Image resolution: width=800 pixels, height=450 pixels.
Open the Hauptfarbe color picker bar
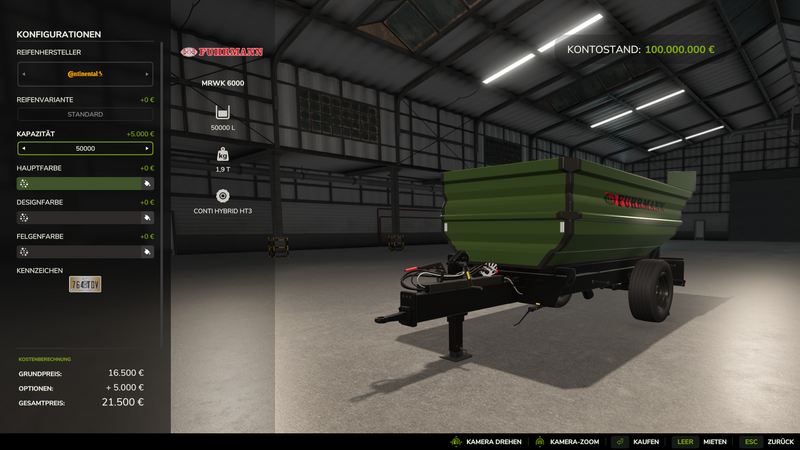click(85, 184)
